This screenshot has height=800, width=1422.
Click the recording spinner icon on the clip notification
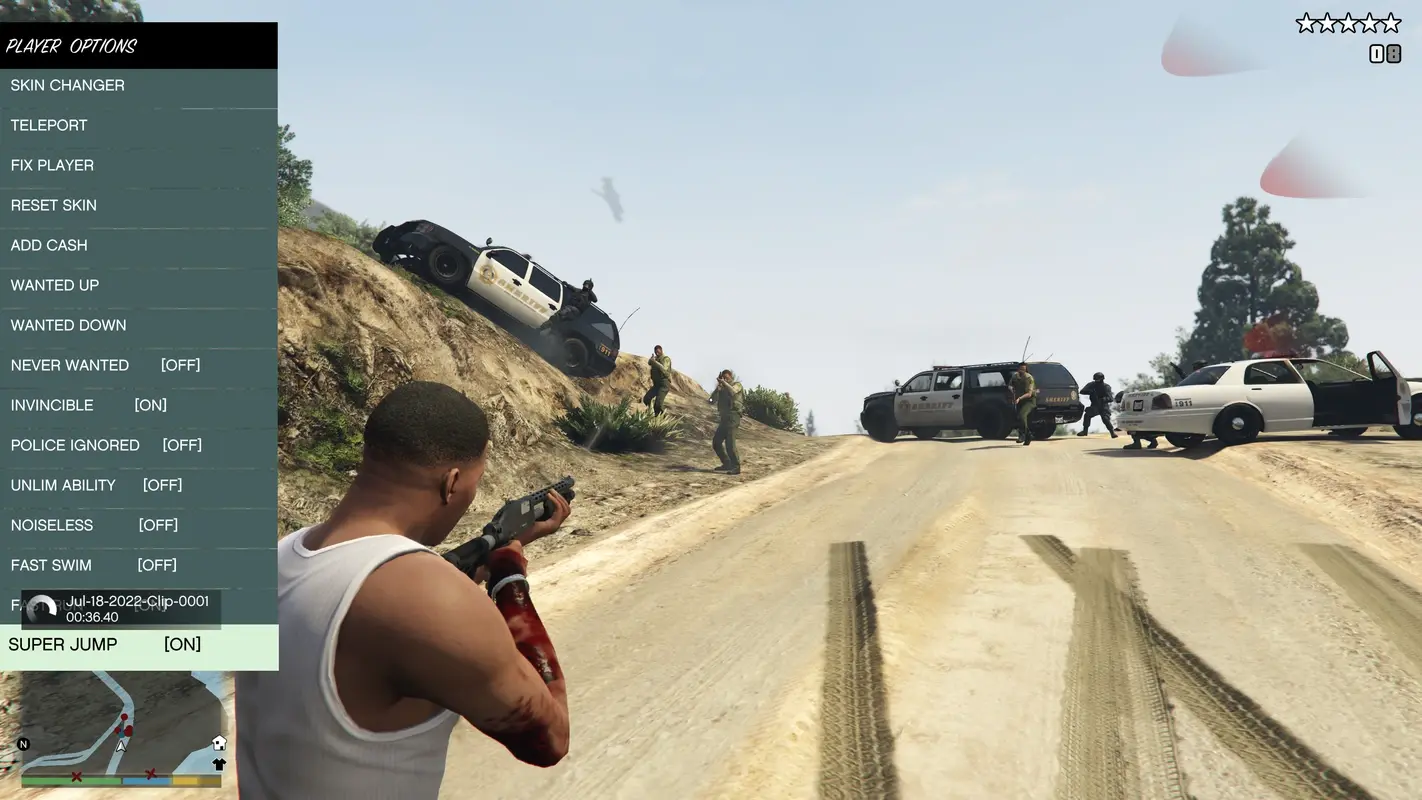point(40,606)
